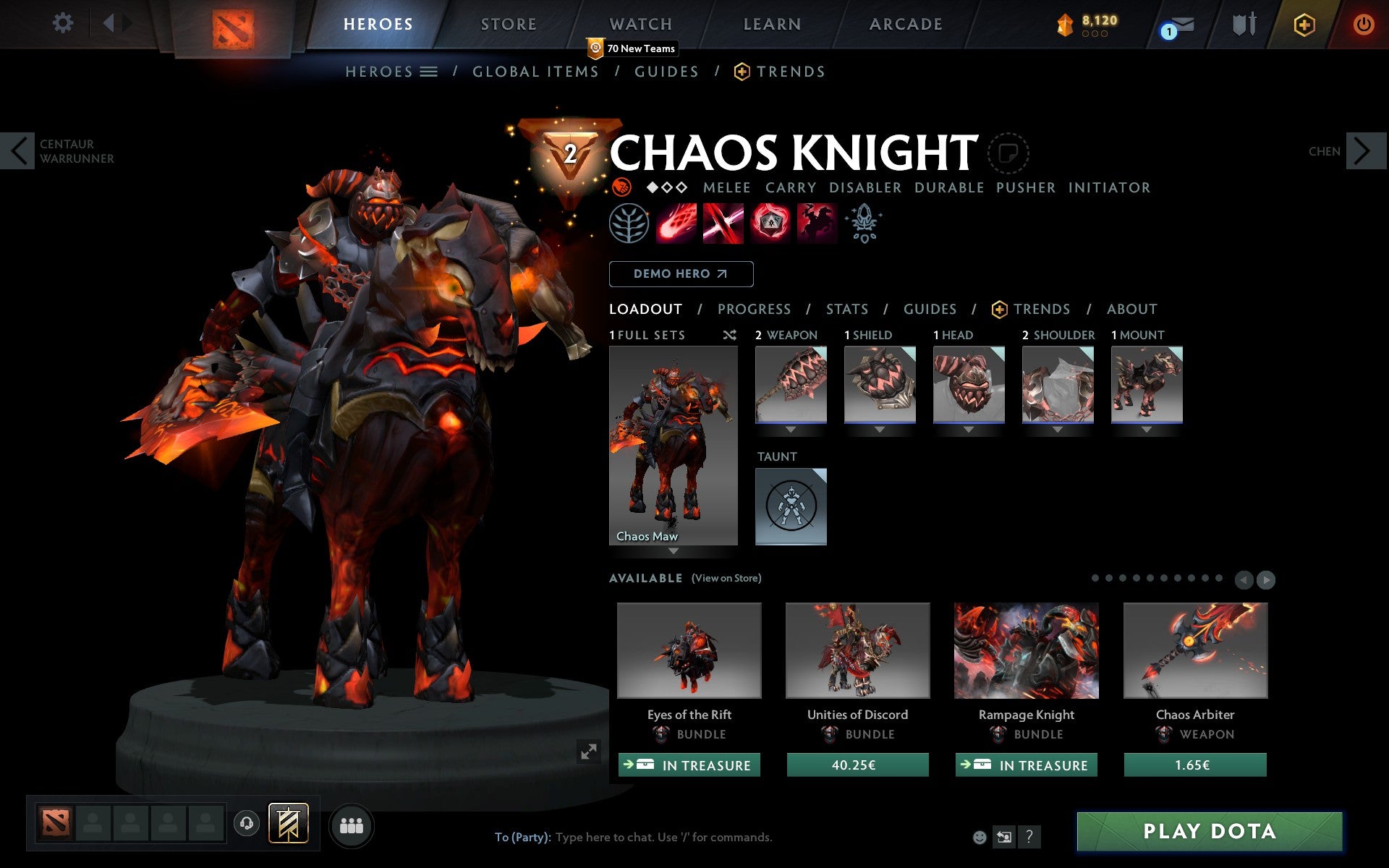The width and height of the screenshot is (1389, 868).
Task: Click the View on Store link
Action: pos(726,578)
